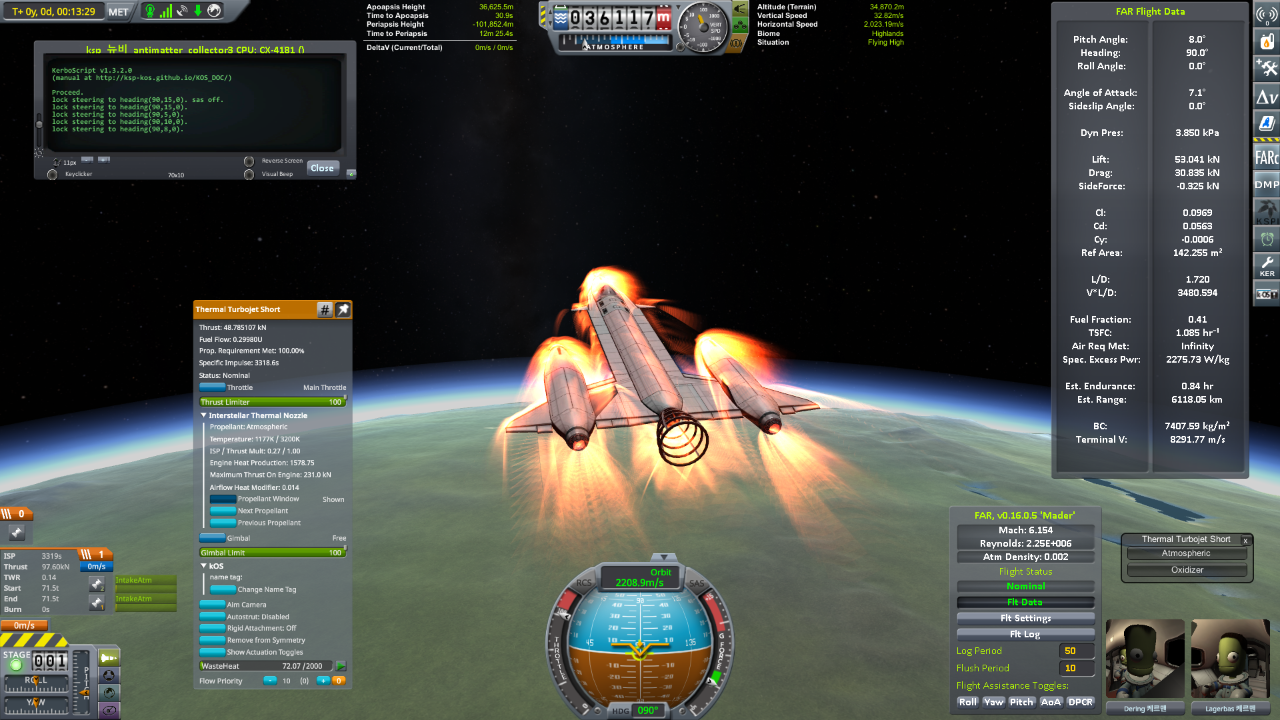The width and height of the screenshot is (1280, 720).
Task: Enable the Pitch flight assistance toggle
Action: point(1021,702)
